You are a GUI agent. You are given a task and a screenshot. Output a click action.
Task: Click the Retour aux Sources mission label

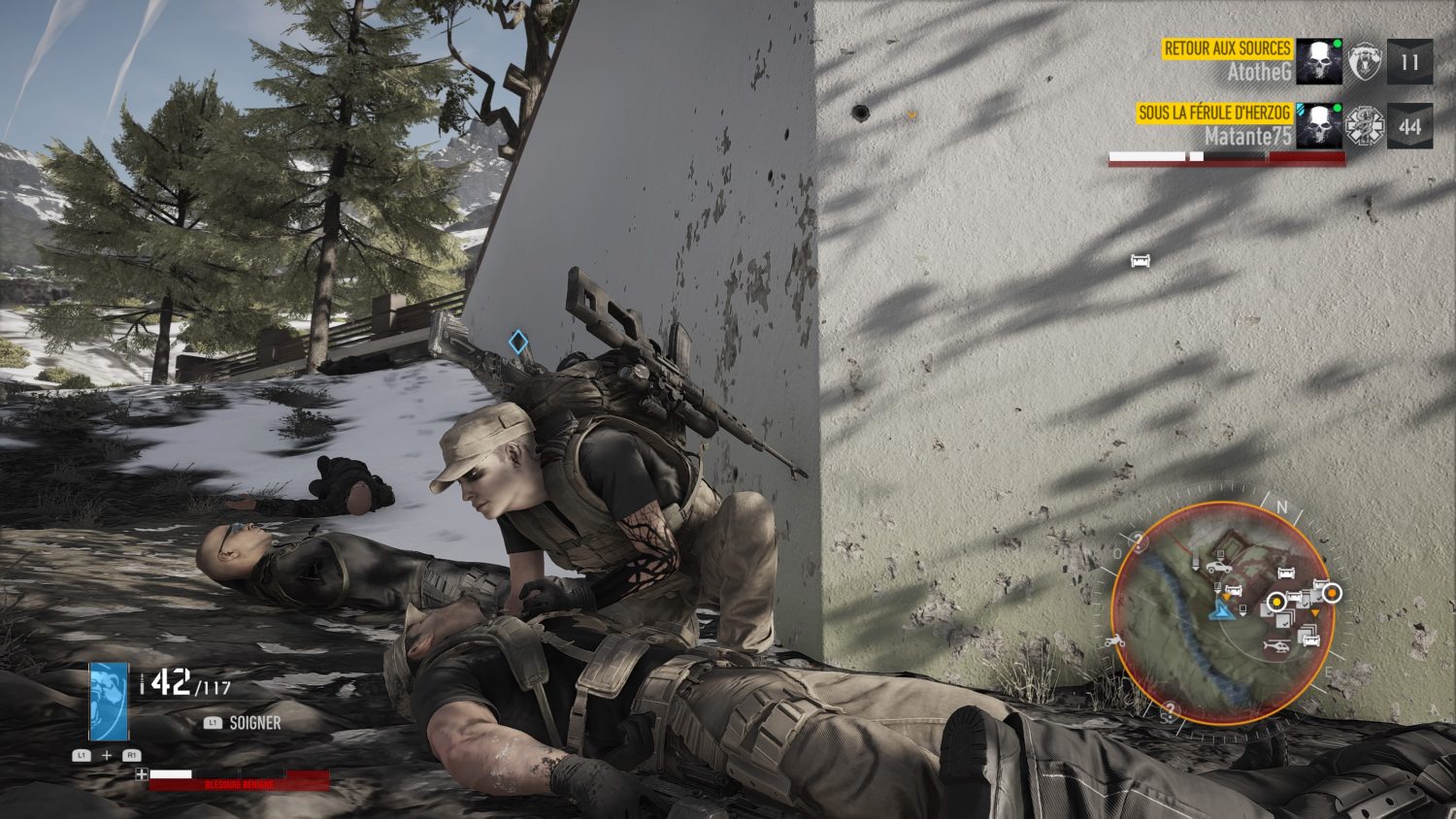click(x=1227, y=49)
